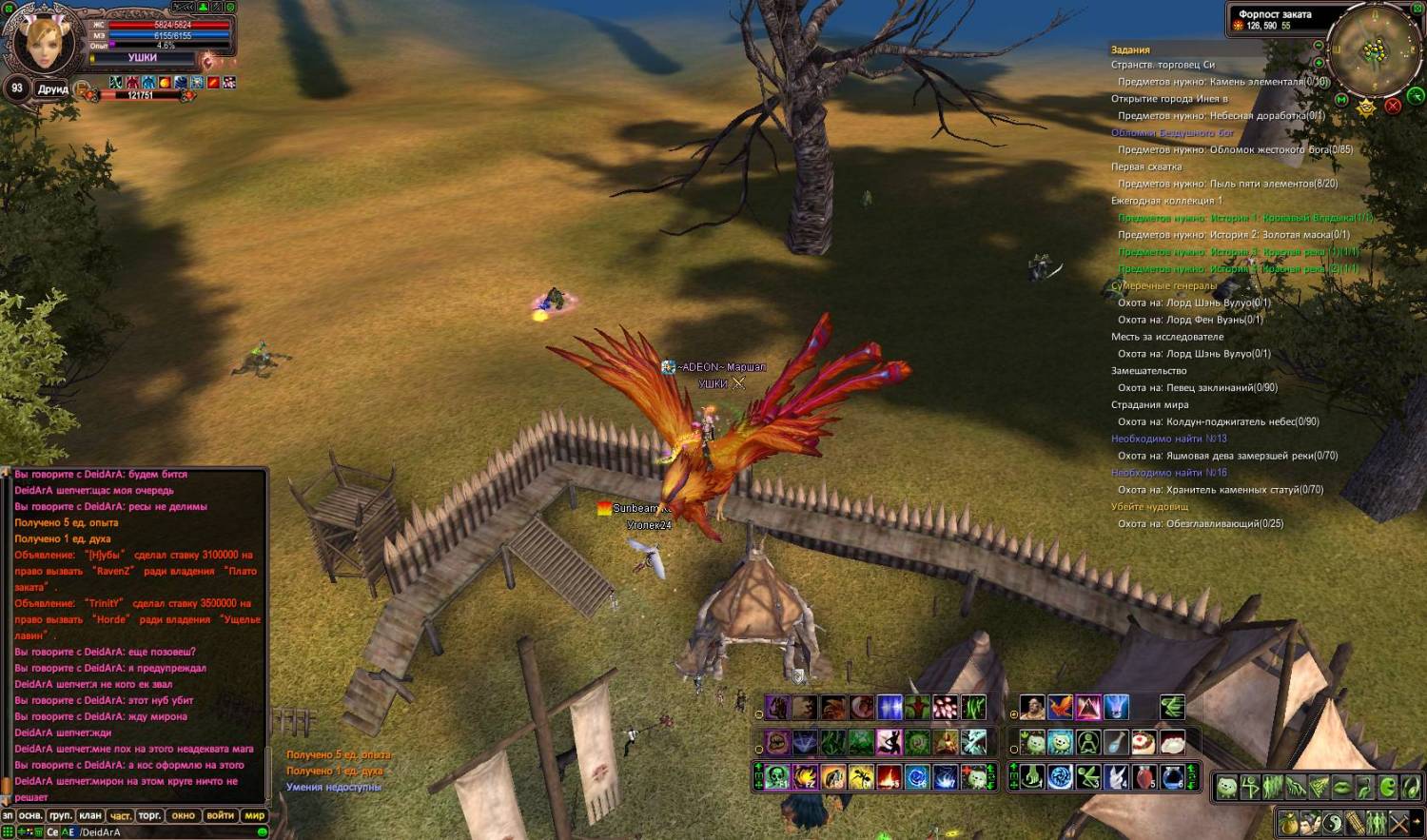Image resolution: width=1427 pixels, height=840 pixels.
Task: Zoom out the minimap with the minus button
Action: 1318,46
